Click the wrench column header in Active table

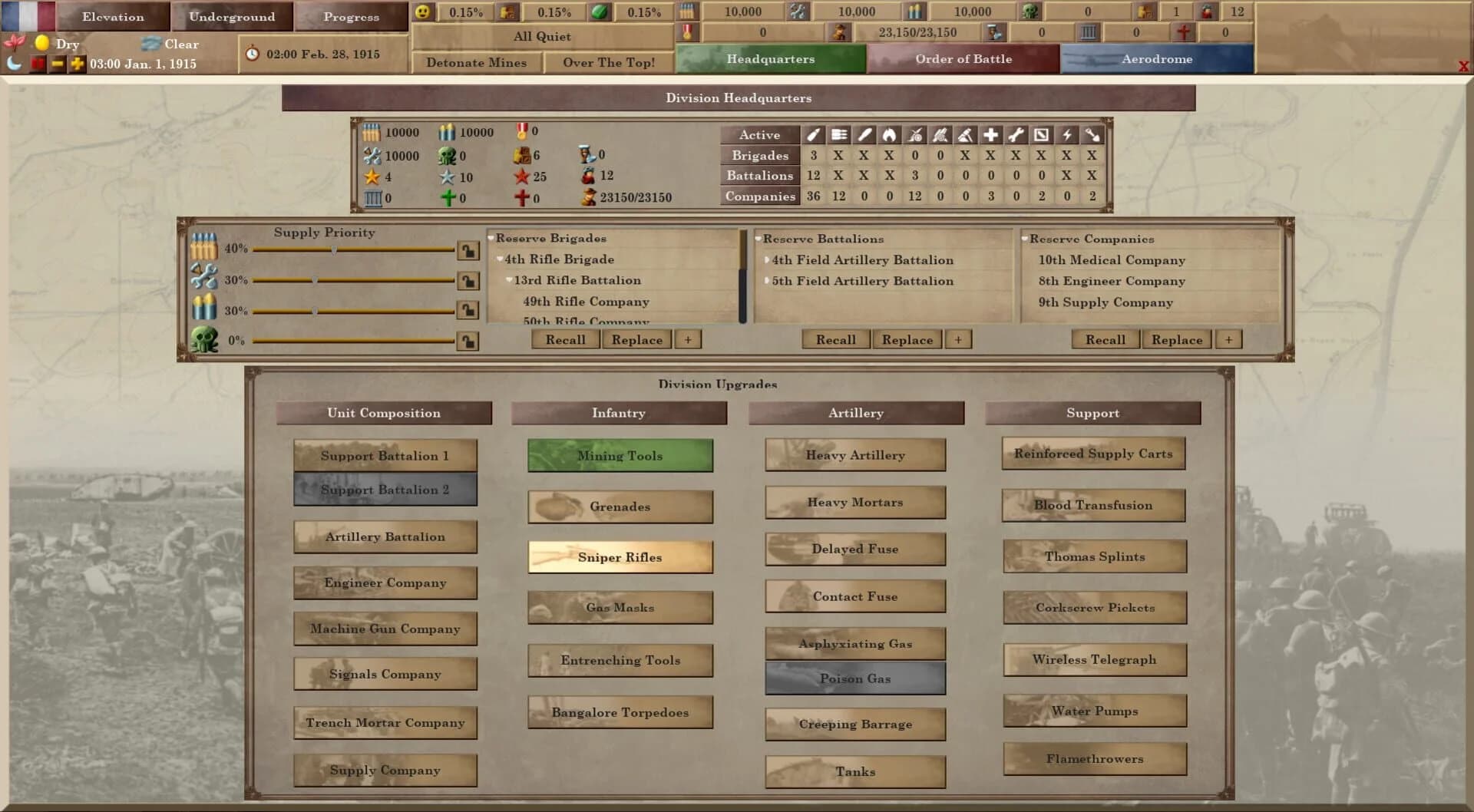point(1016,134)
